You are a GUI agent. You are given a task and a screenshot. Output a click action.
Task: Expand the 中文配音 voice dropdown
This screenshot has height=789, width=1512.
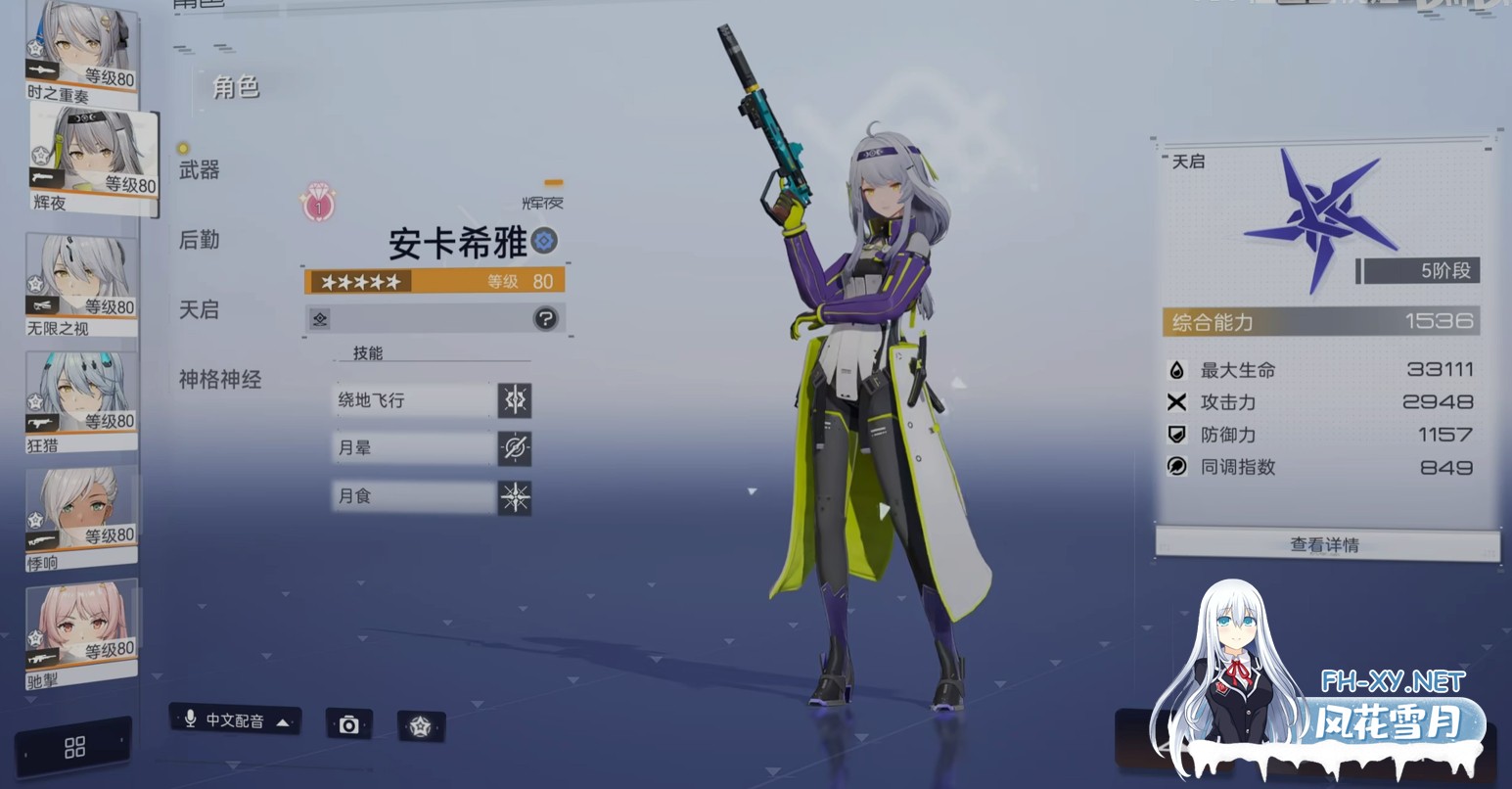[x=282, y=721]
